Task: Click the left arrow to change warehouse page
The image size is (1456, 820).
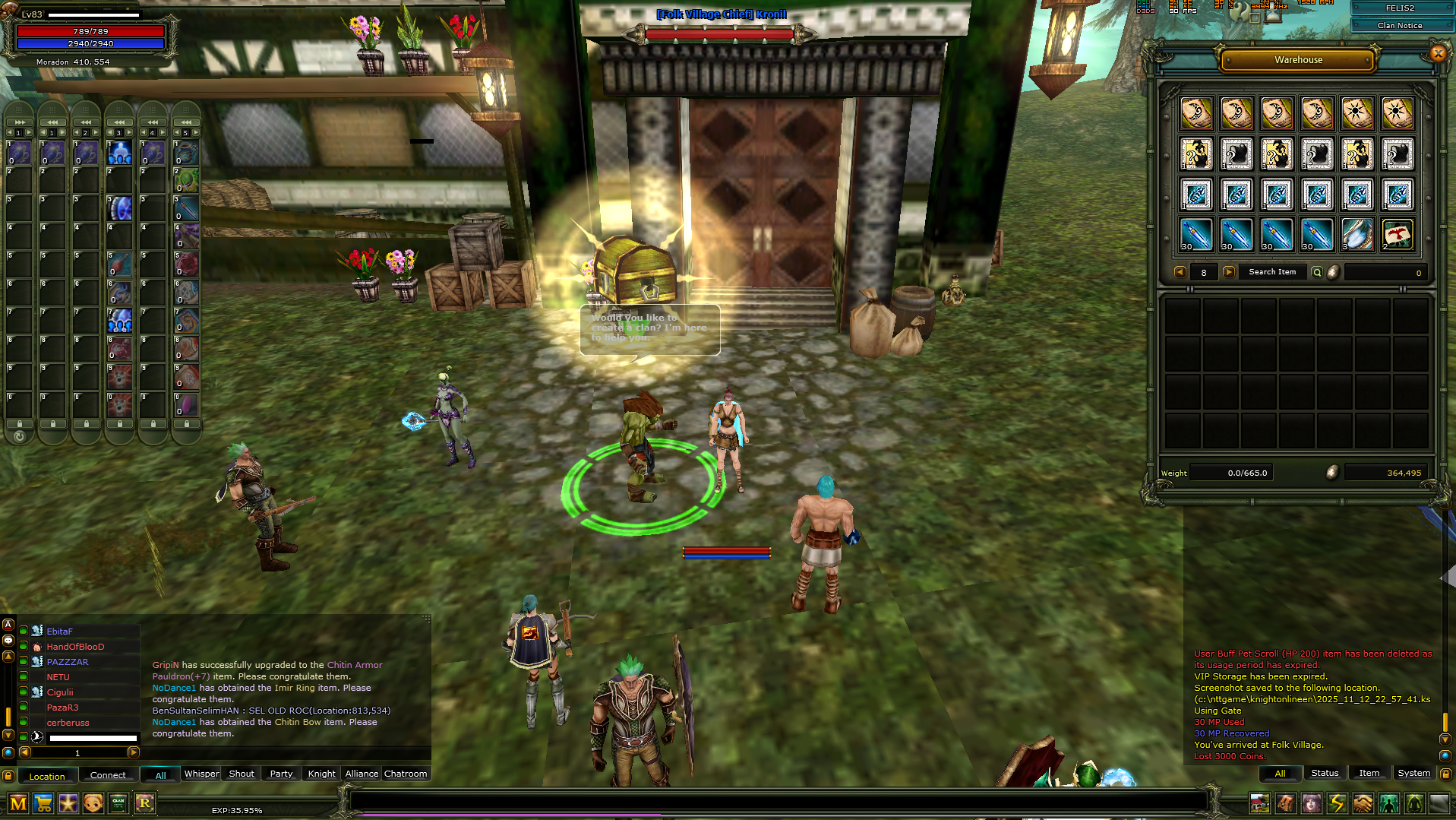Action: pos(1179,272)
